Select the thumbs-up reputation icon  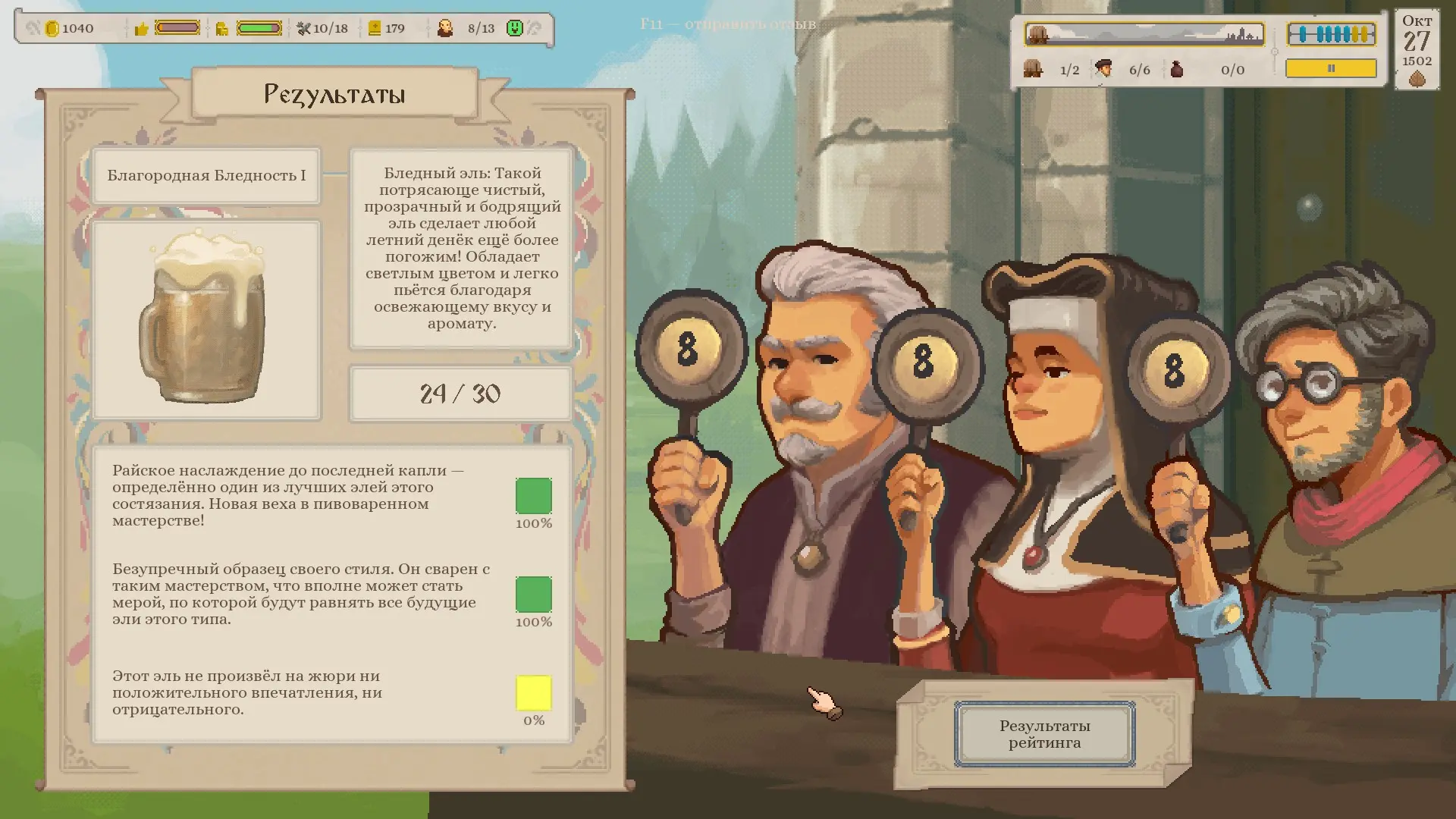[x=141, y=29]
